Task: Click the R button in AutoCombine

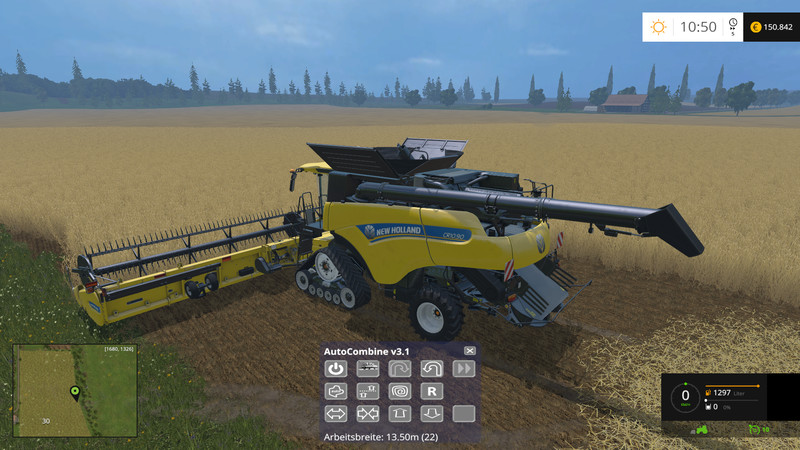Action: (x=432, y=391)
